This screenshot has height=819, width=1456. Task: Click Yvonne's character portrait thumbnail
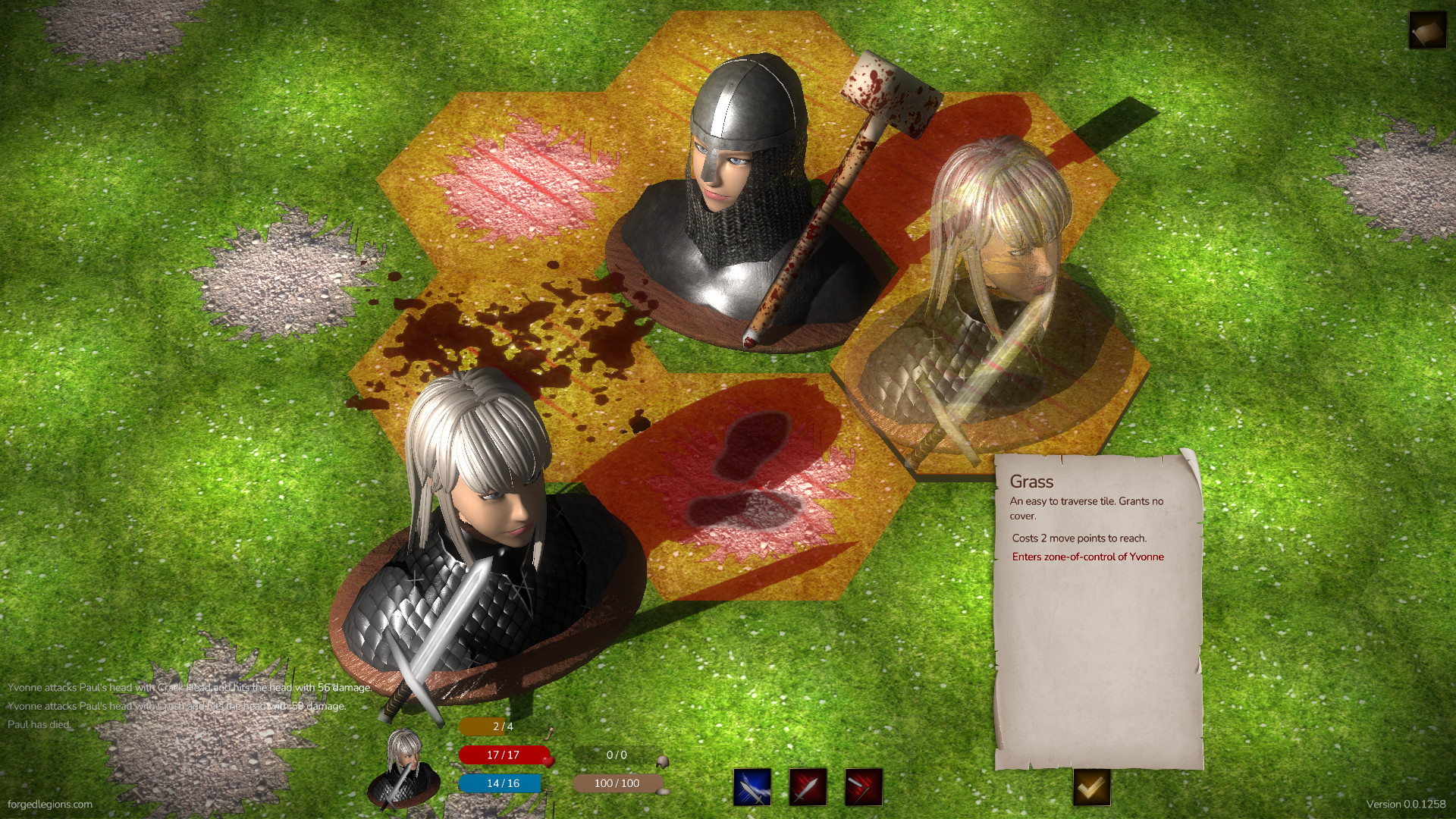coord(403,767)
